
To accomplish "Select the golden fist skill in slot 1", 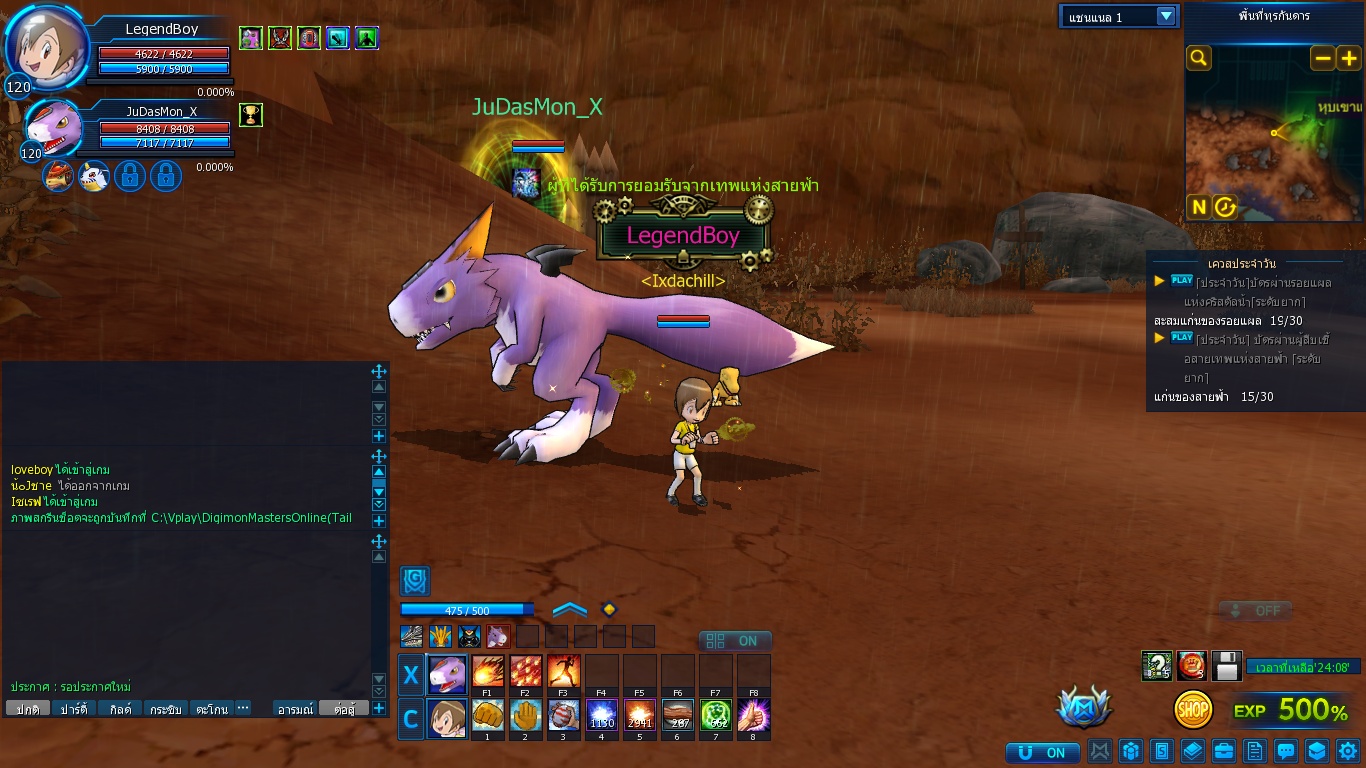I will point(487,715).
